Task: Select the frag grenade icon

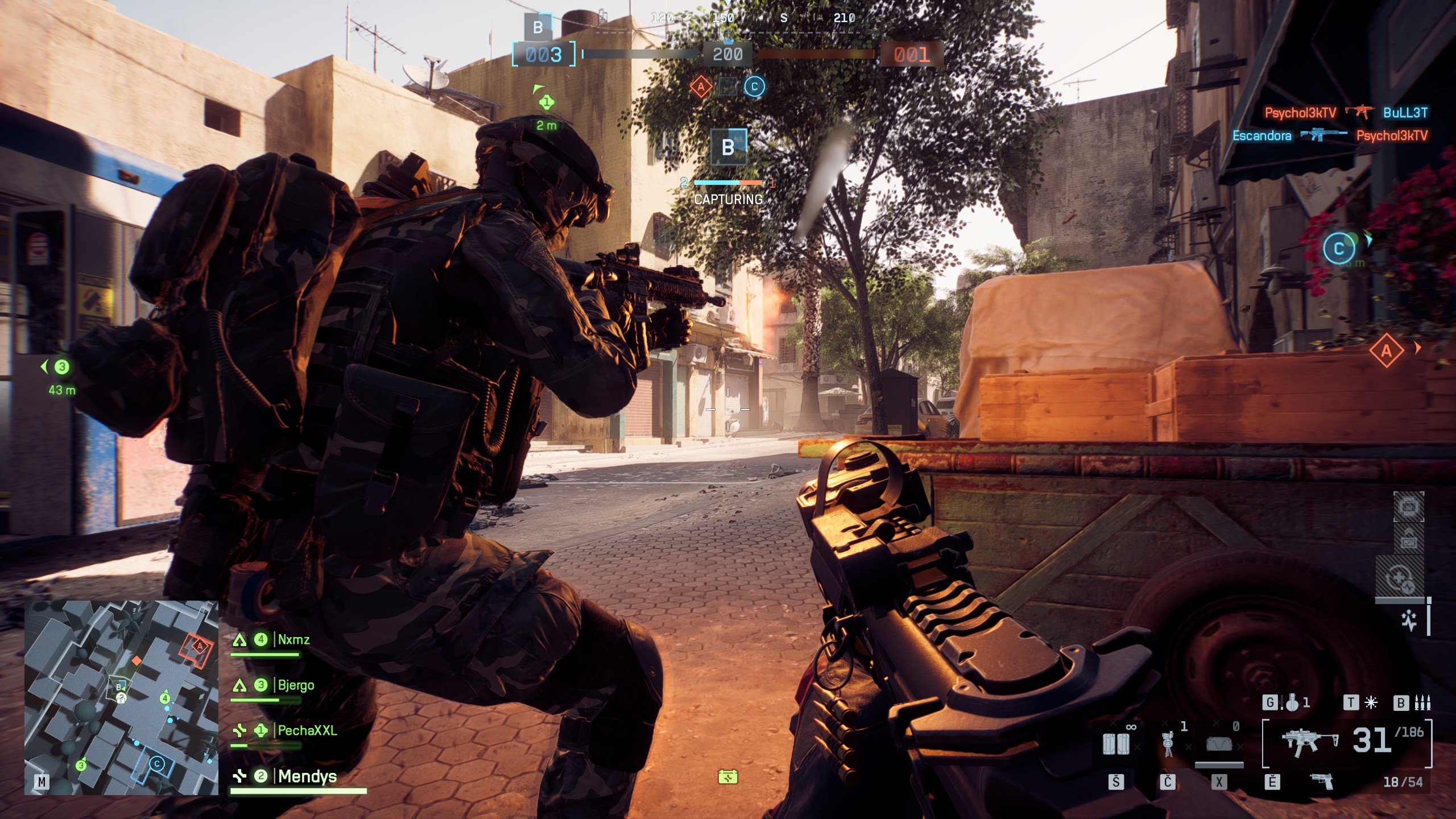Action: coord(1292,704)
